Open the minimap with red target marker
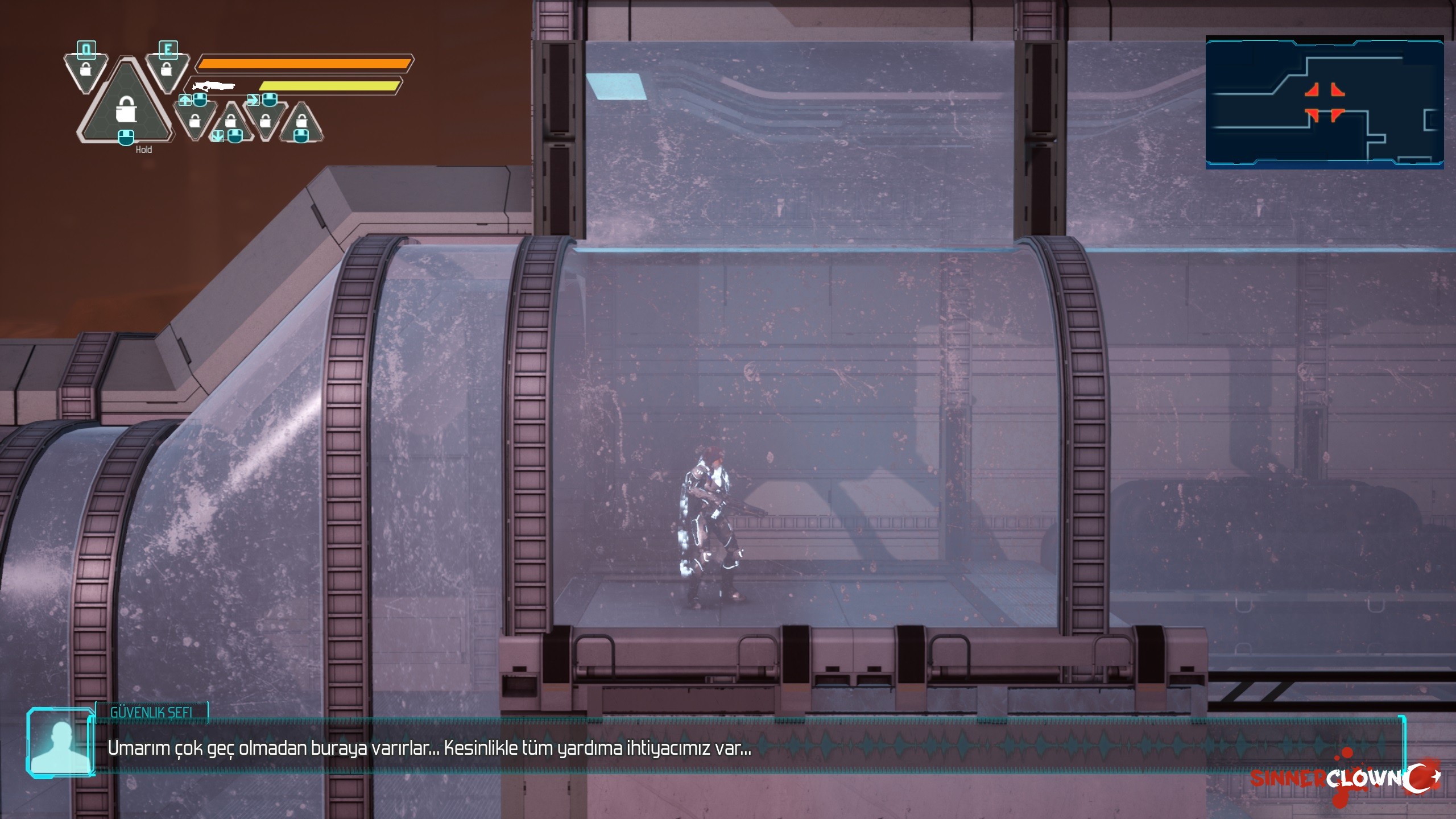 1324,103
